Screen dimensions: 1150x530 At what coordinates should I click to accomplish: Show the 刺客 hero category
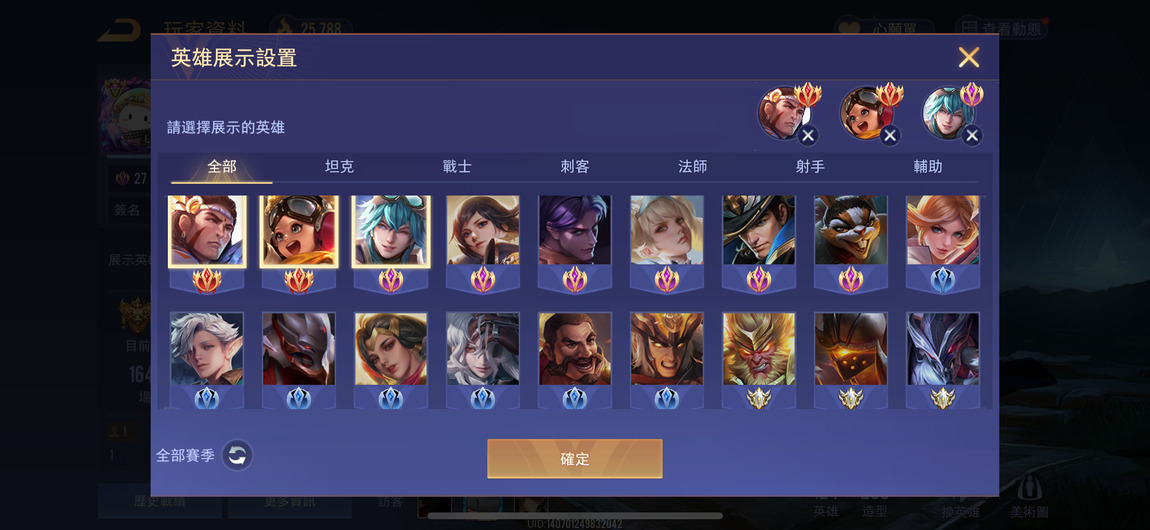[x=575, y=167]
